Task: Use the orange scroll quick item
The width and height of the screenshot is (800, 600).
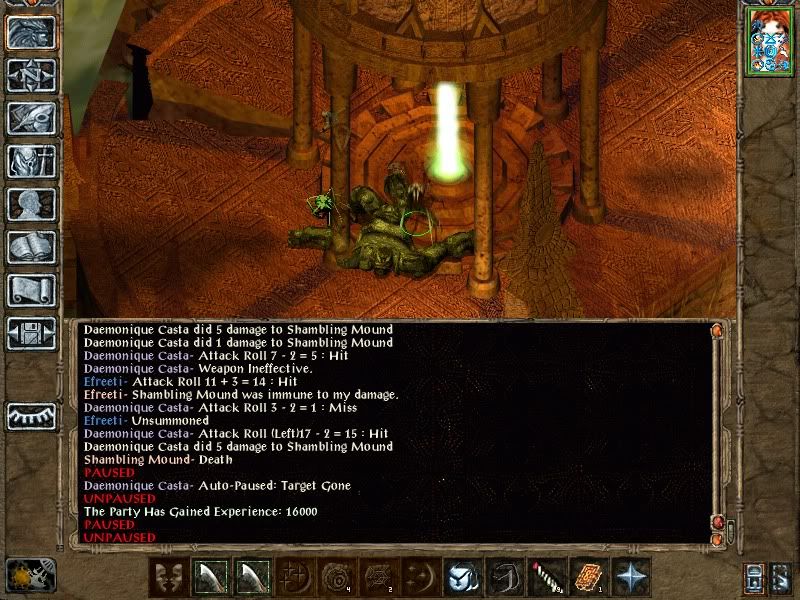Action: click(x=589, y=577)
